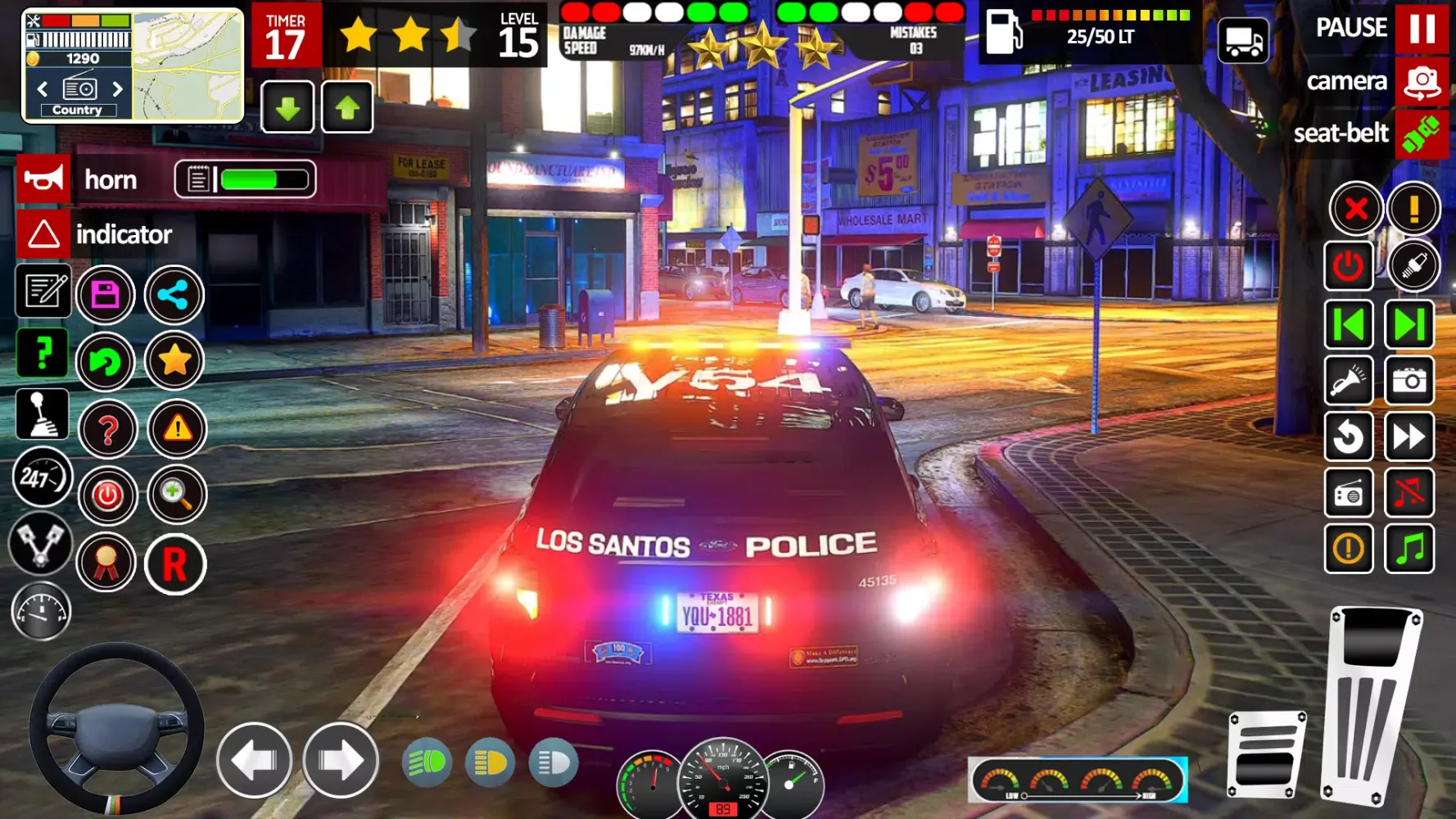The height and width of the screenshot is (819, 1456).
Task: Tap the pink save floppy disk icon
Action: (x=106, y=295)
